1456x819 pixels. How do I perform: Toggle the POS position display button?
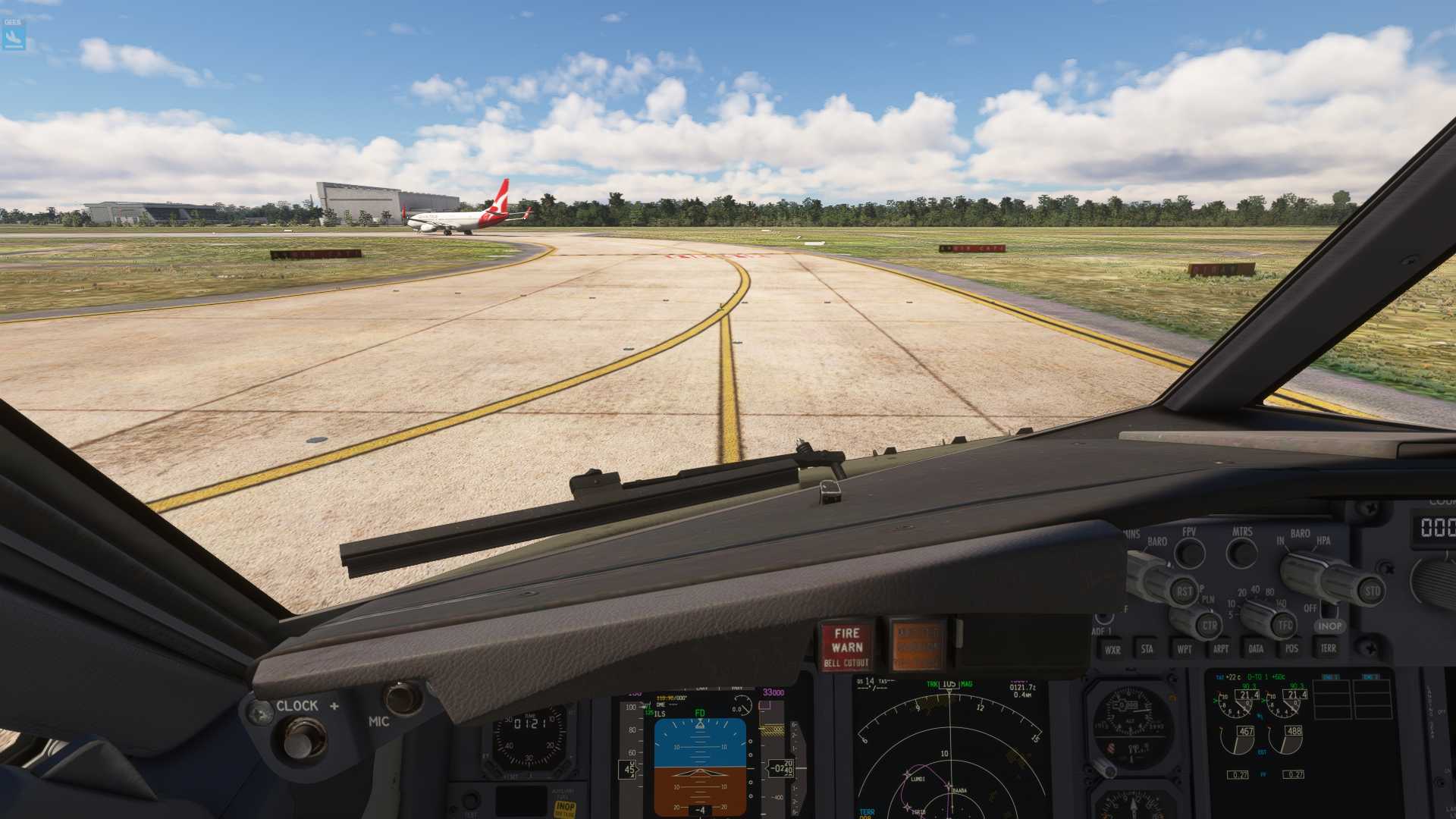click(1291, 649)
